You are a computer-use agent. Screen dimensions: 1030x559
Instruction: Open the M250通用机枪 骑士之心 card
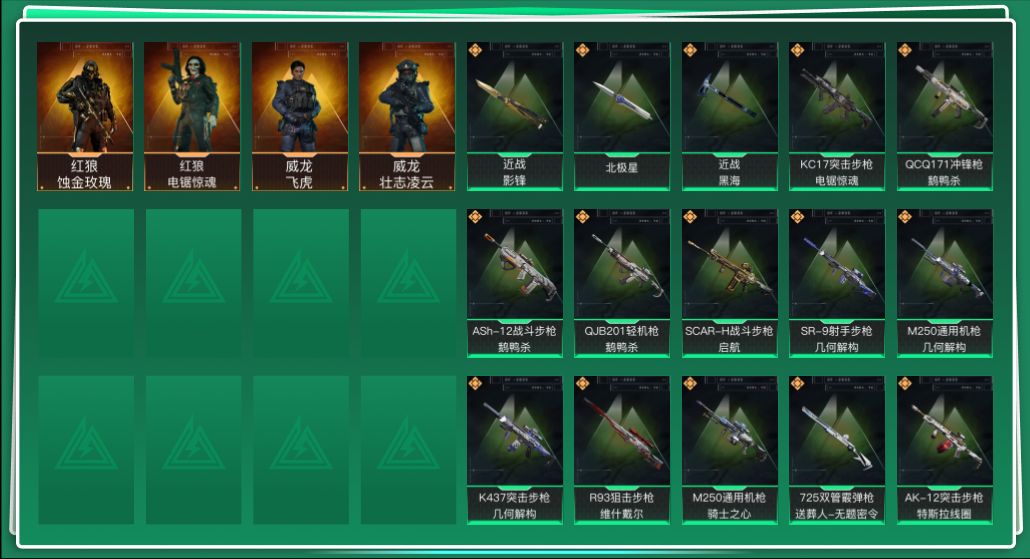tap(729, 449)
